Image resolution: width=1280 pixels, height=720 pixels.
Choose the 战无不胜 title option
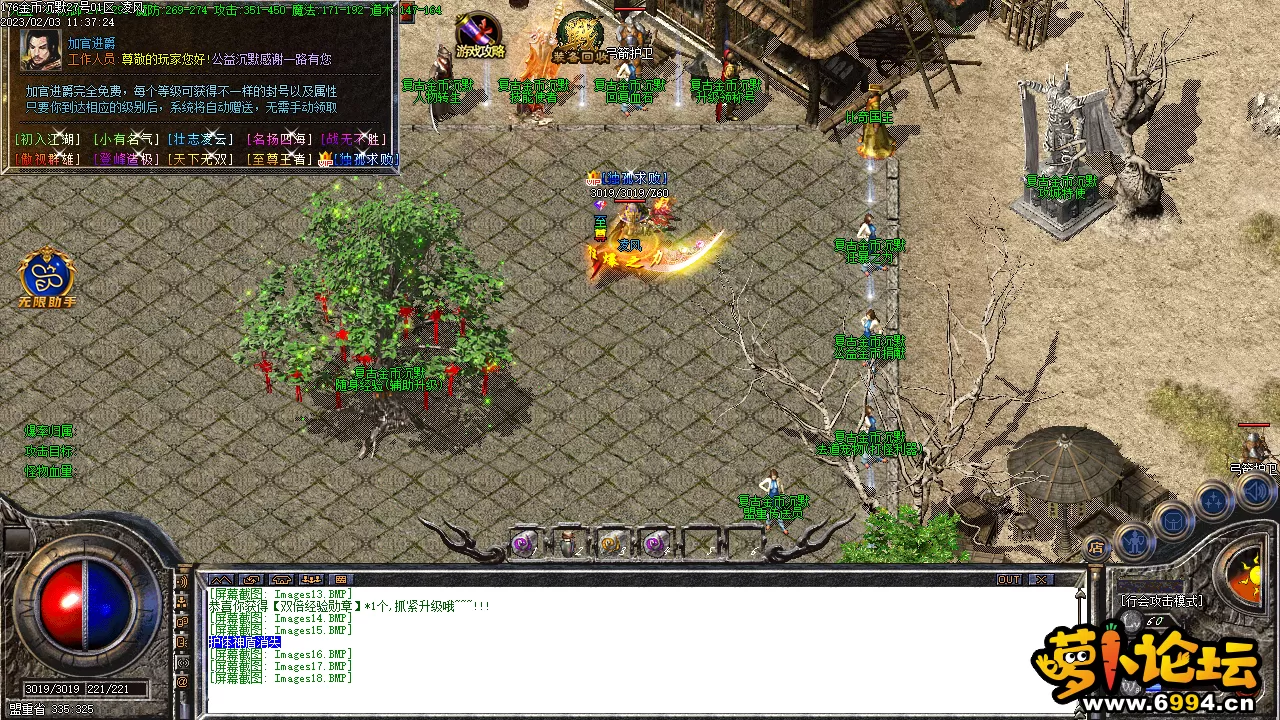pos(355,140)
